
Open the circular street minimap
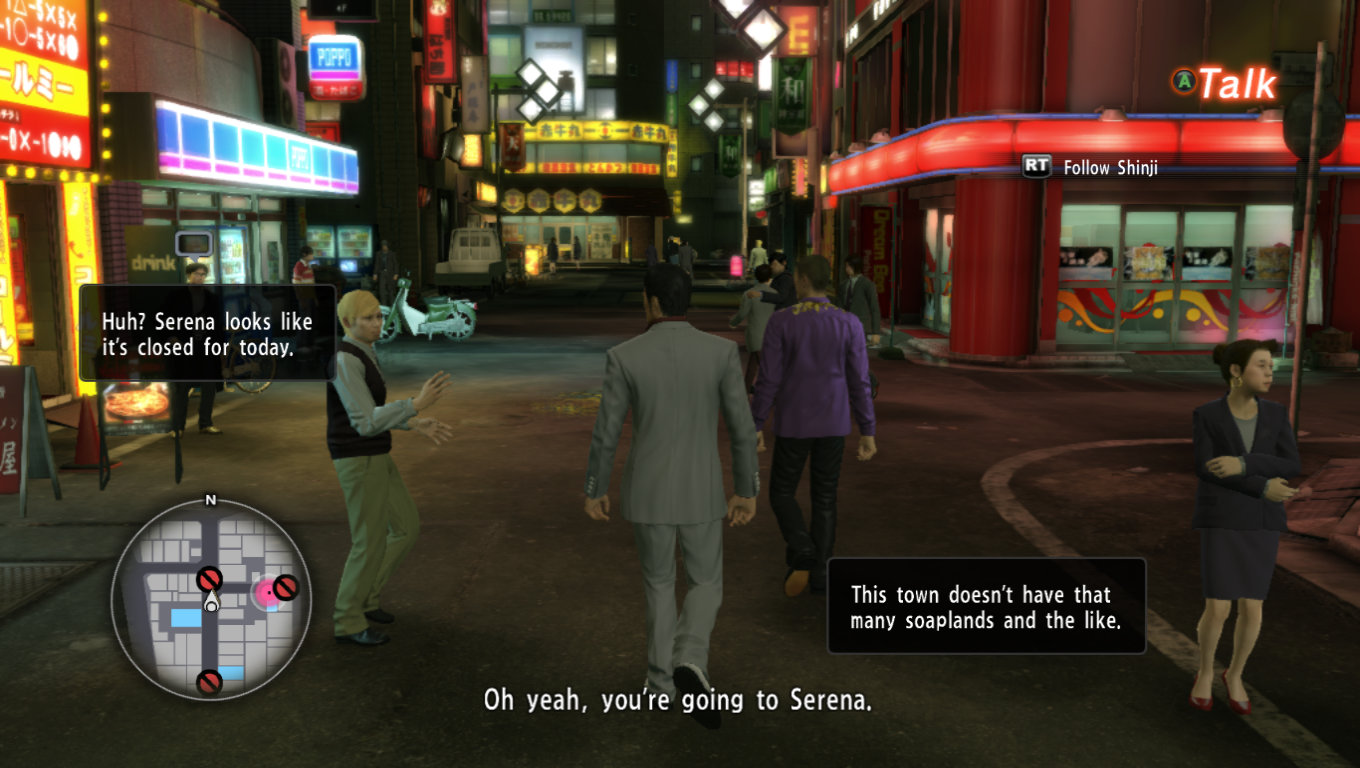coord(210,597)
